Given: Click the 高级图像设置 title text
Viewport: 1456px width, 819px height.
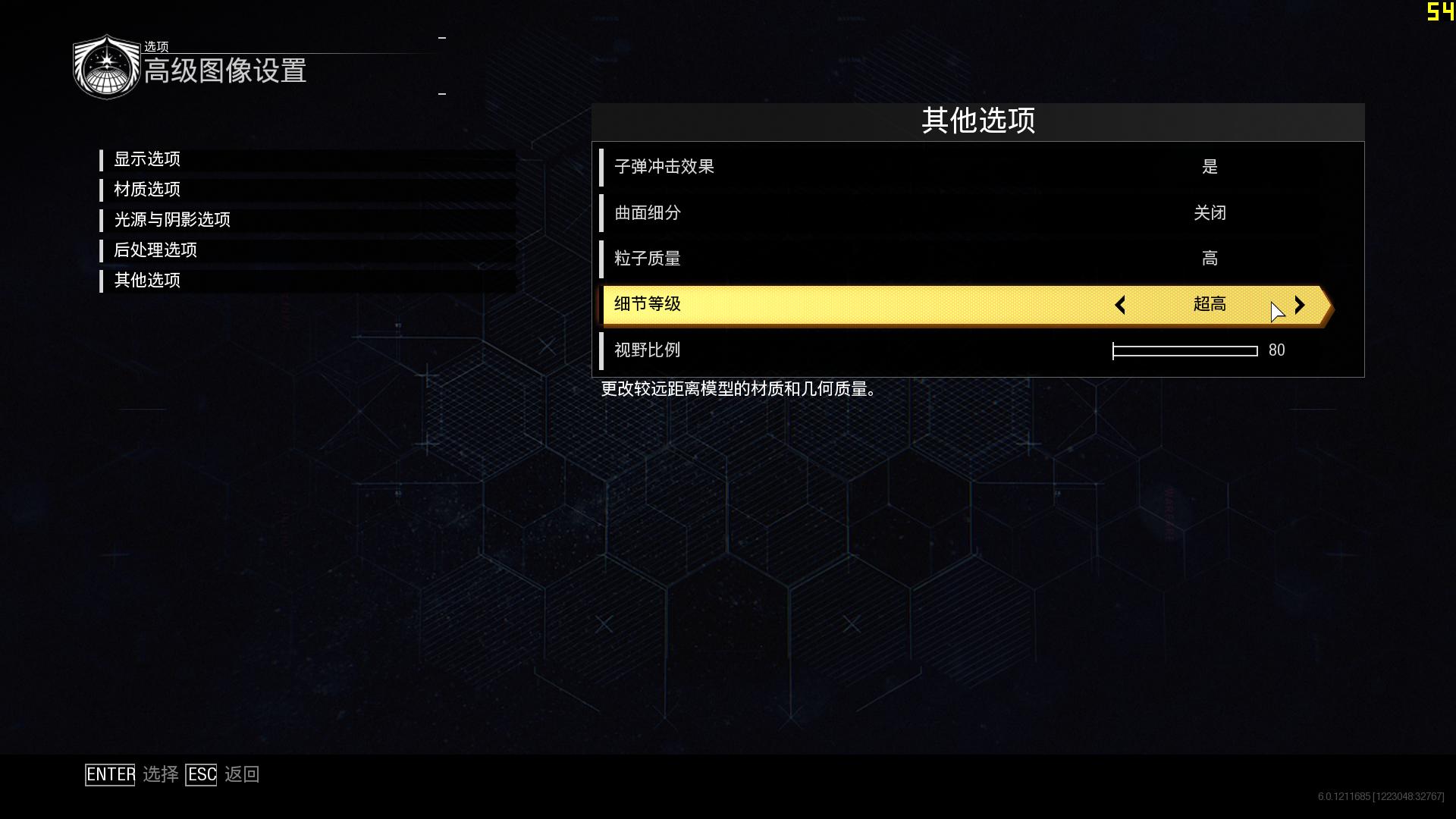Looking at the screenshot, I should (x=226, y=74).
